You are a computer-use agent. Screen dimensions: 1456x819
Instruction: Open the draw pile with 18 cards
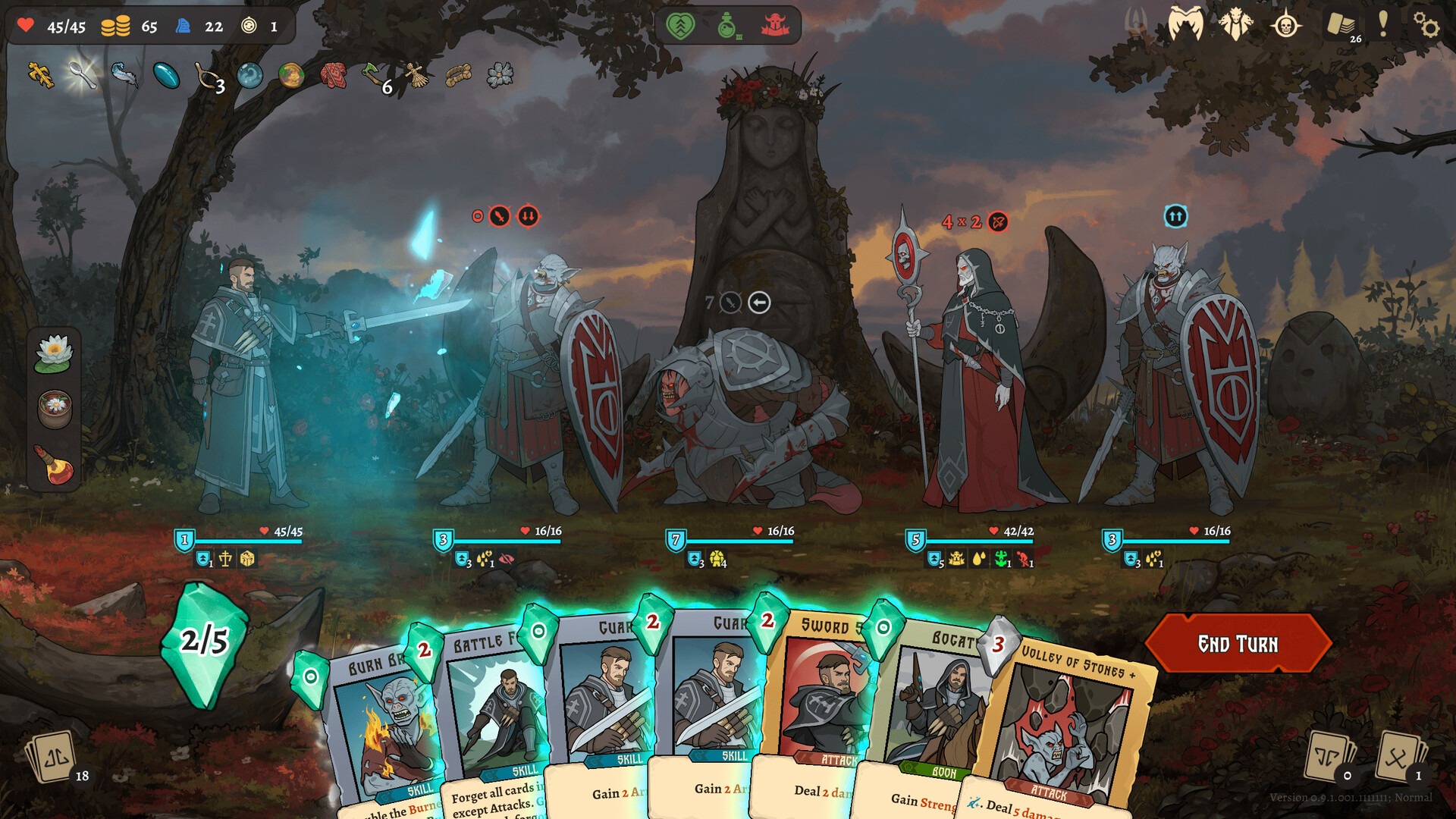point(52,757)
